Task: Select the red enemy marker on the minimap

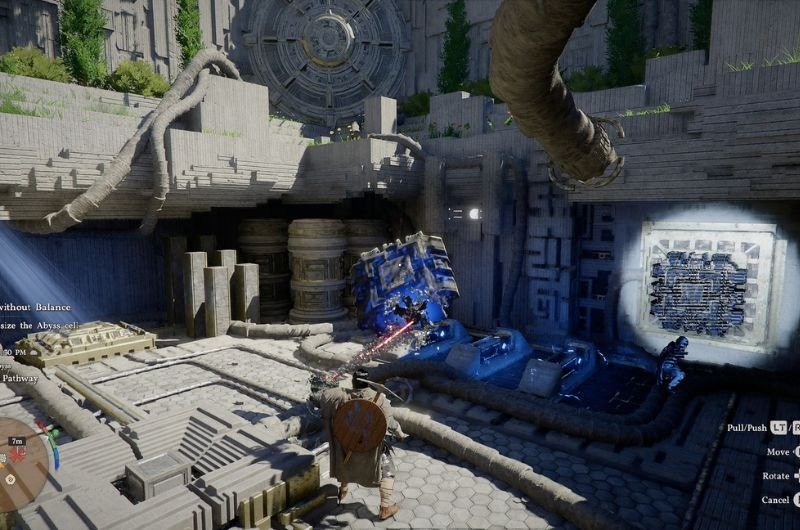Action: click(15, 457)
